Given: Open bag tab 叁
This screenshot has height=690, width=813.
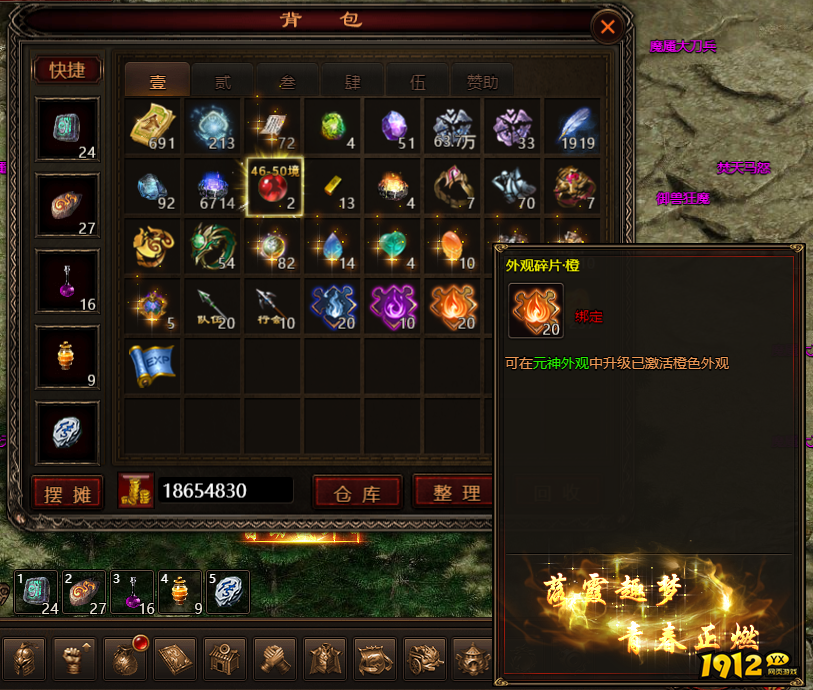Looking at the screenshot, I should coord(287,82).
